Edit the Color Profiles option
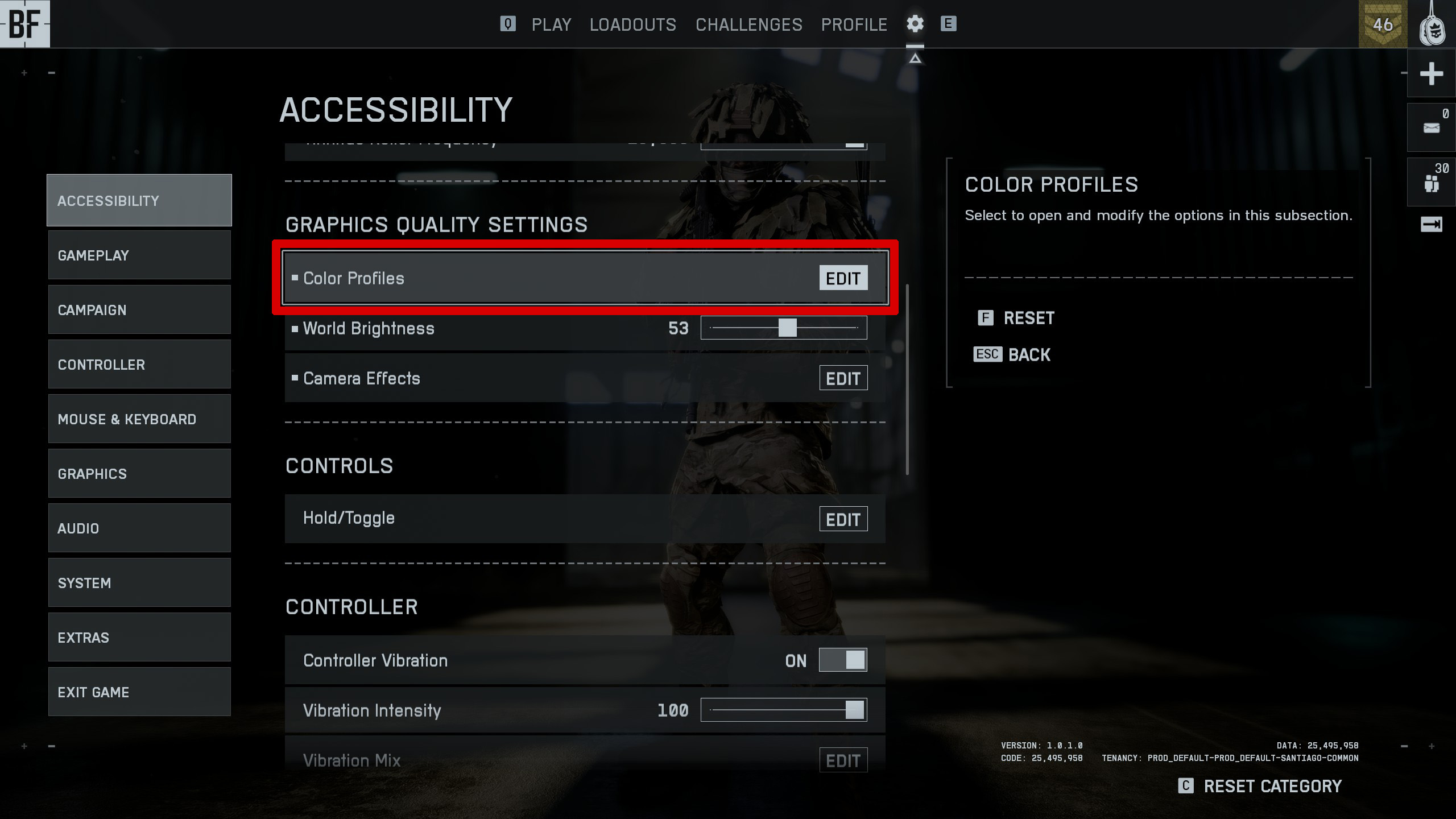1456x819 pixels. pyautogui.click(x=843, y=278)
